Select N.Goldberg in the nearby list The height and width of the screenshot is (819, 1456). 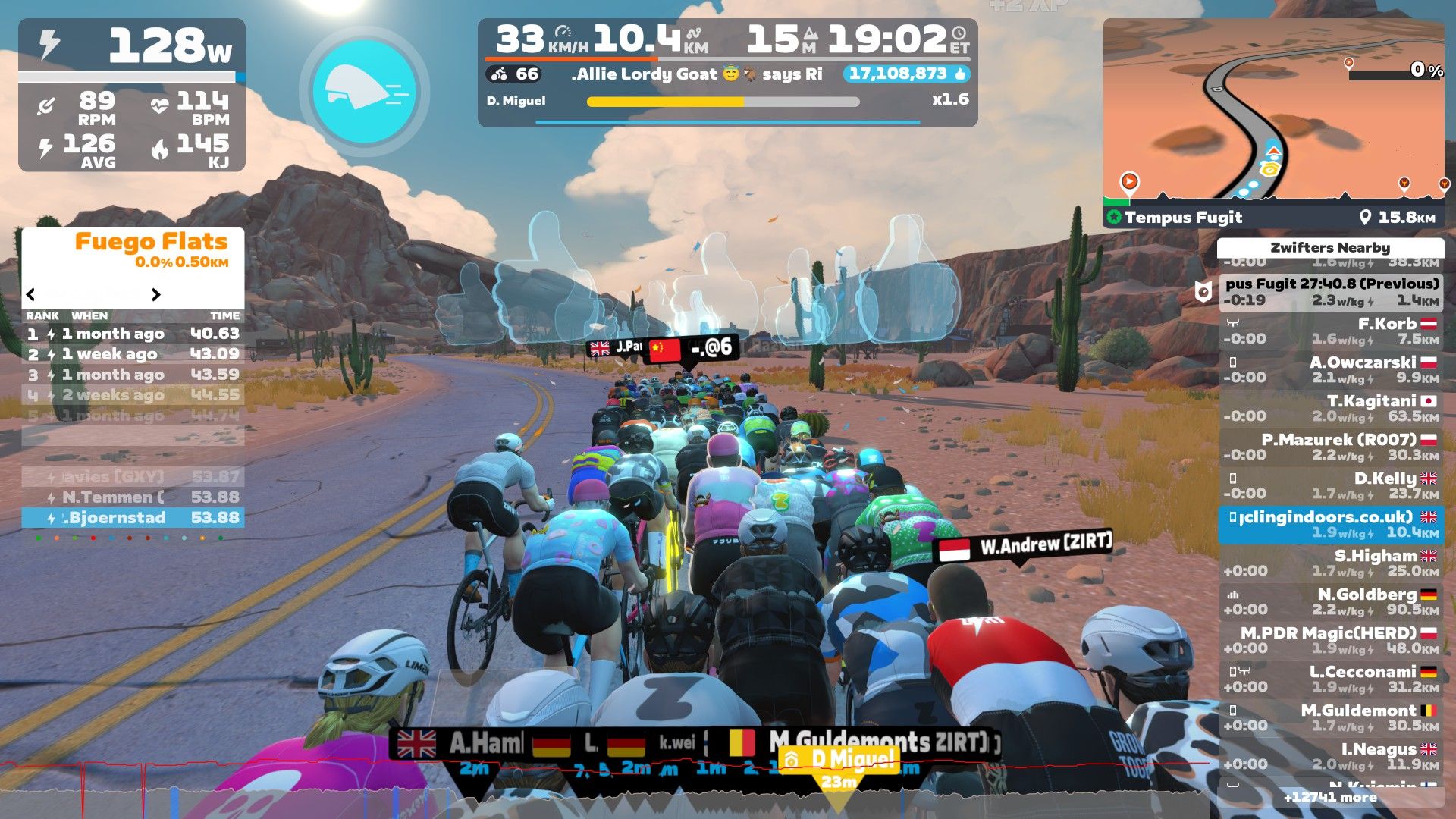[1331, 601]
